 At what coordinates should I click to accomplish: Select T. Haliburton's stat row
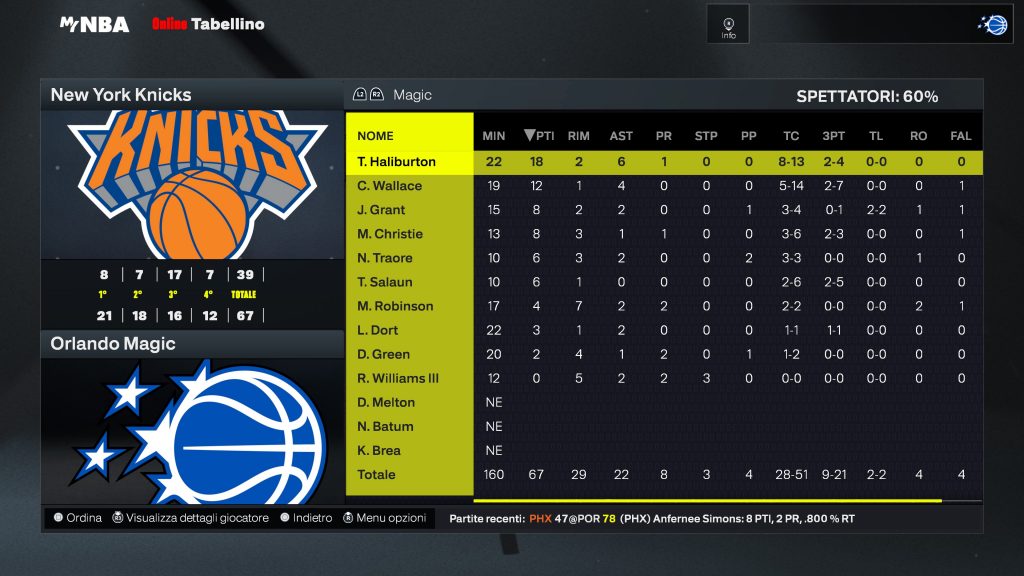(x=397, y=162)
